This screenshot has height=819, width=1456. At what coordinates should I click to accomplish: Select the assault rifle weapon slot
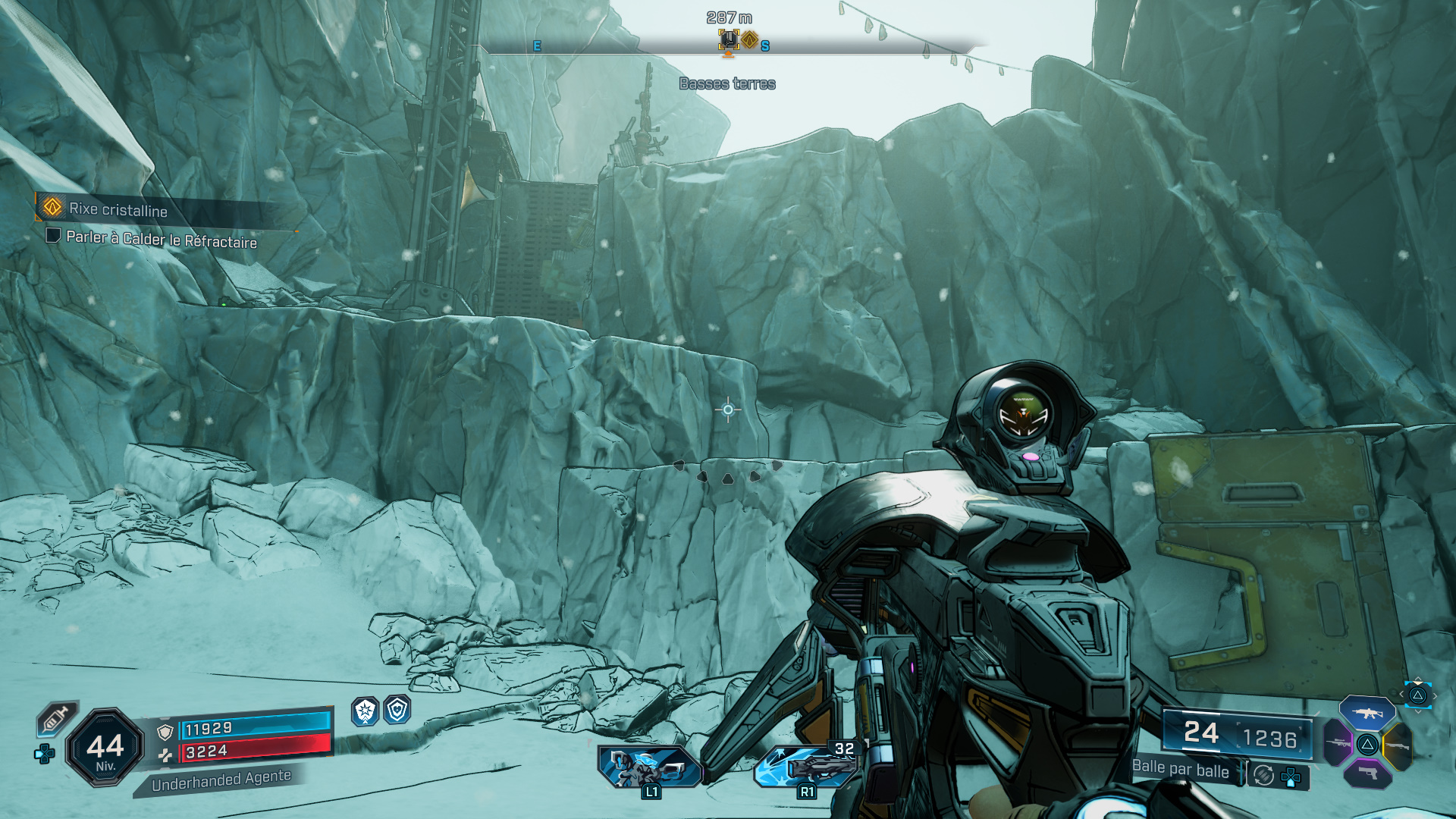click(1367, 713)
